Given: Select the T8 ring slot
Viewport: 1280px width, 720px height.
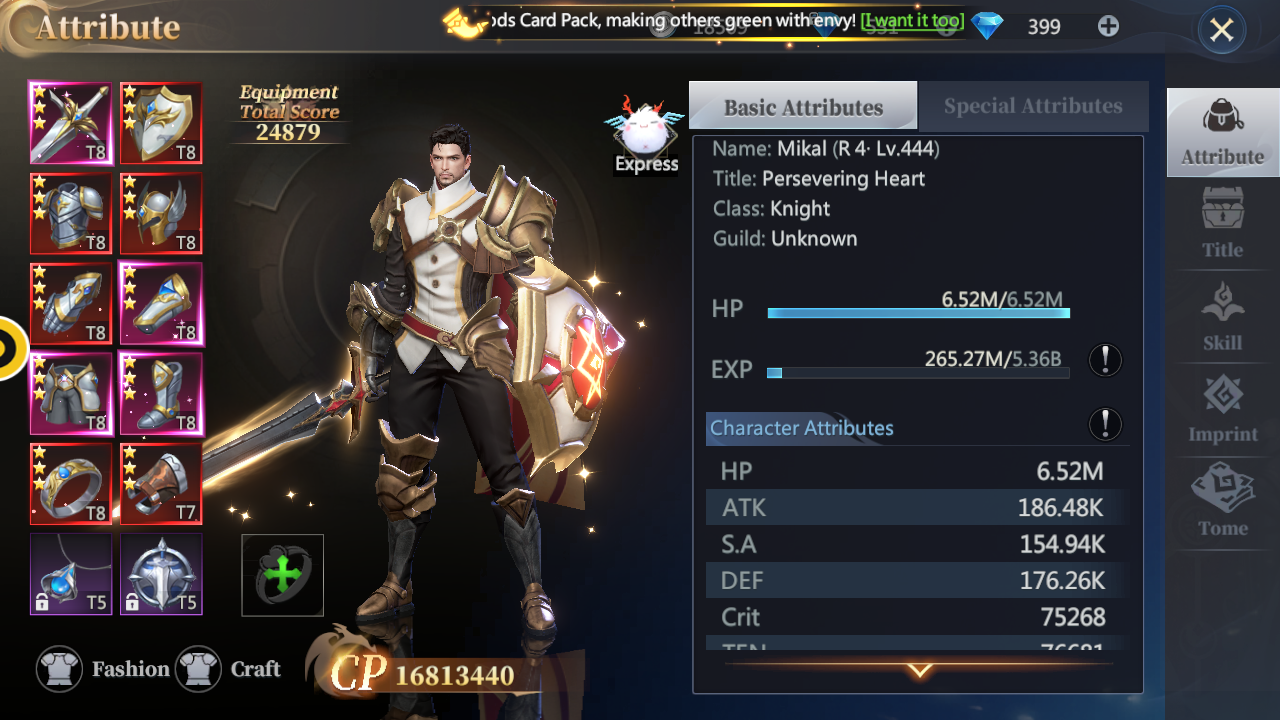Looking at the screenshot, I should pyautogui.click(x=71, y=484).
